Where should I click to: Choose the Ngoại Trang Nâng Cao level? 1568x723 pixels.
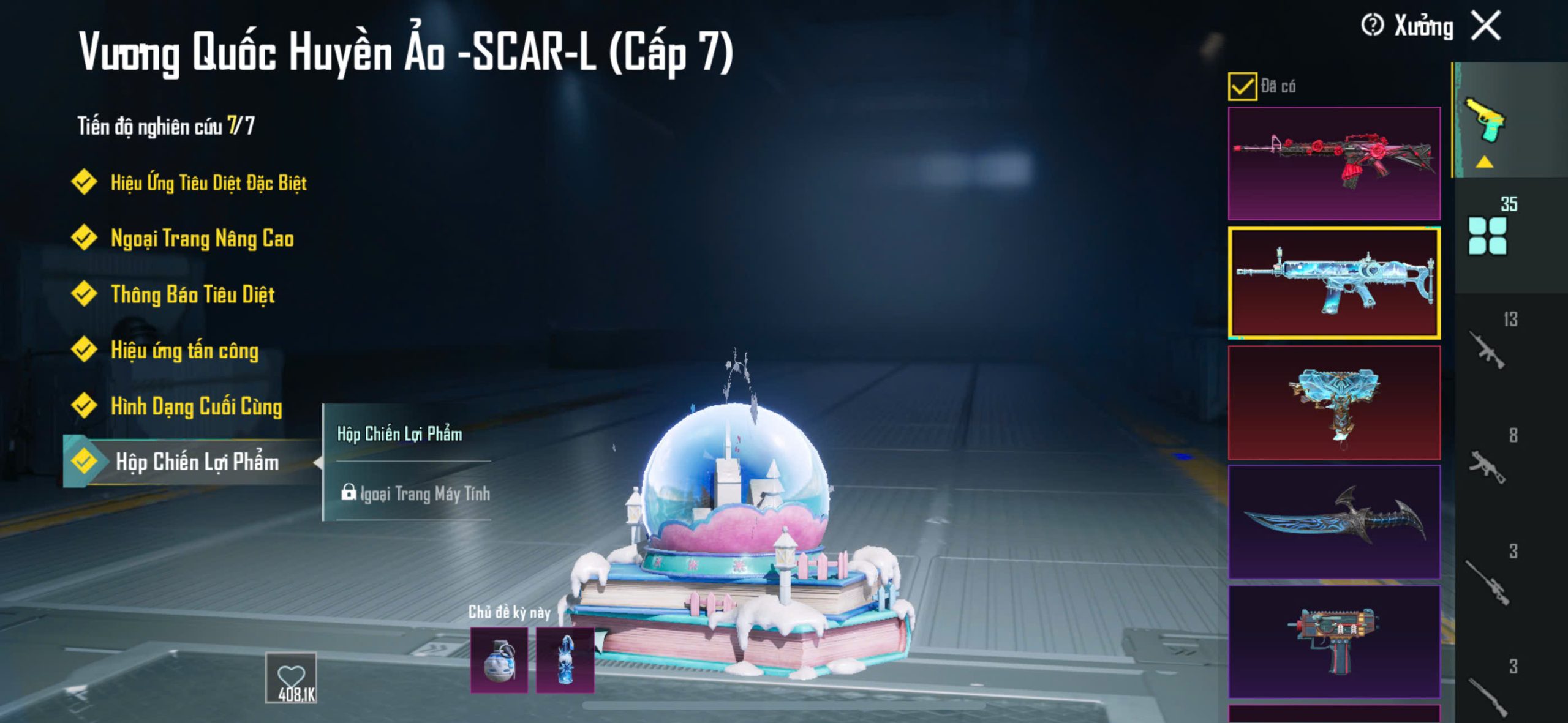202,238
